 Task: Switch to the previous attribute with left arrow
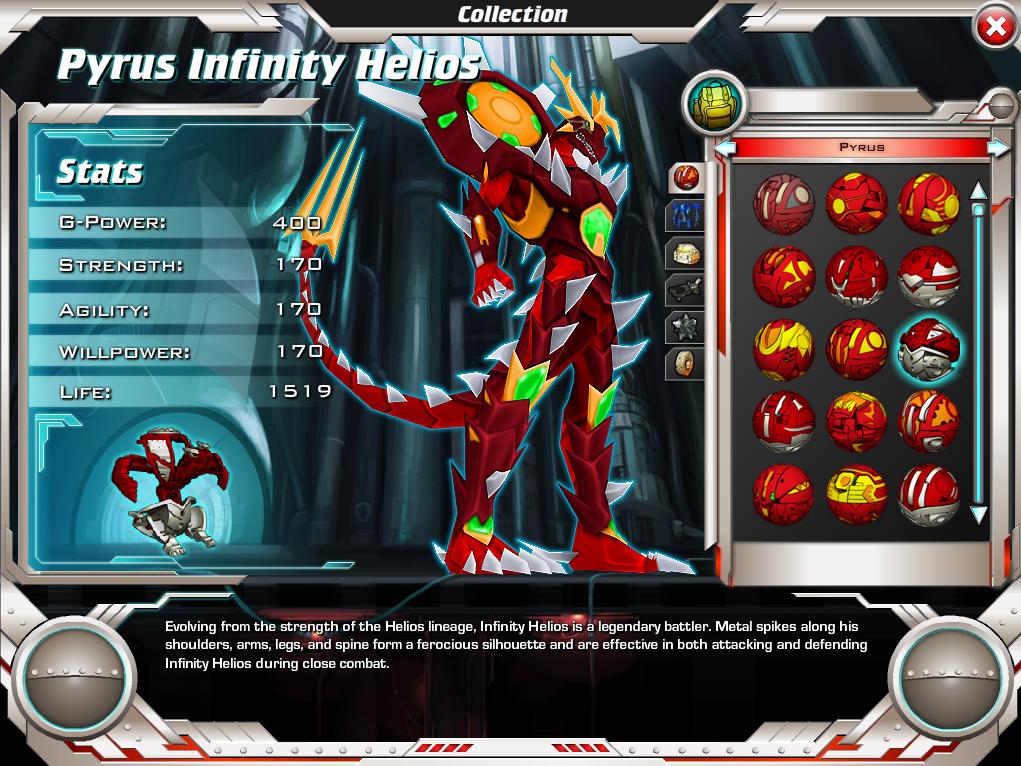pos(726,147)
